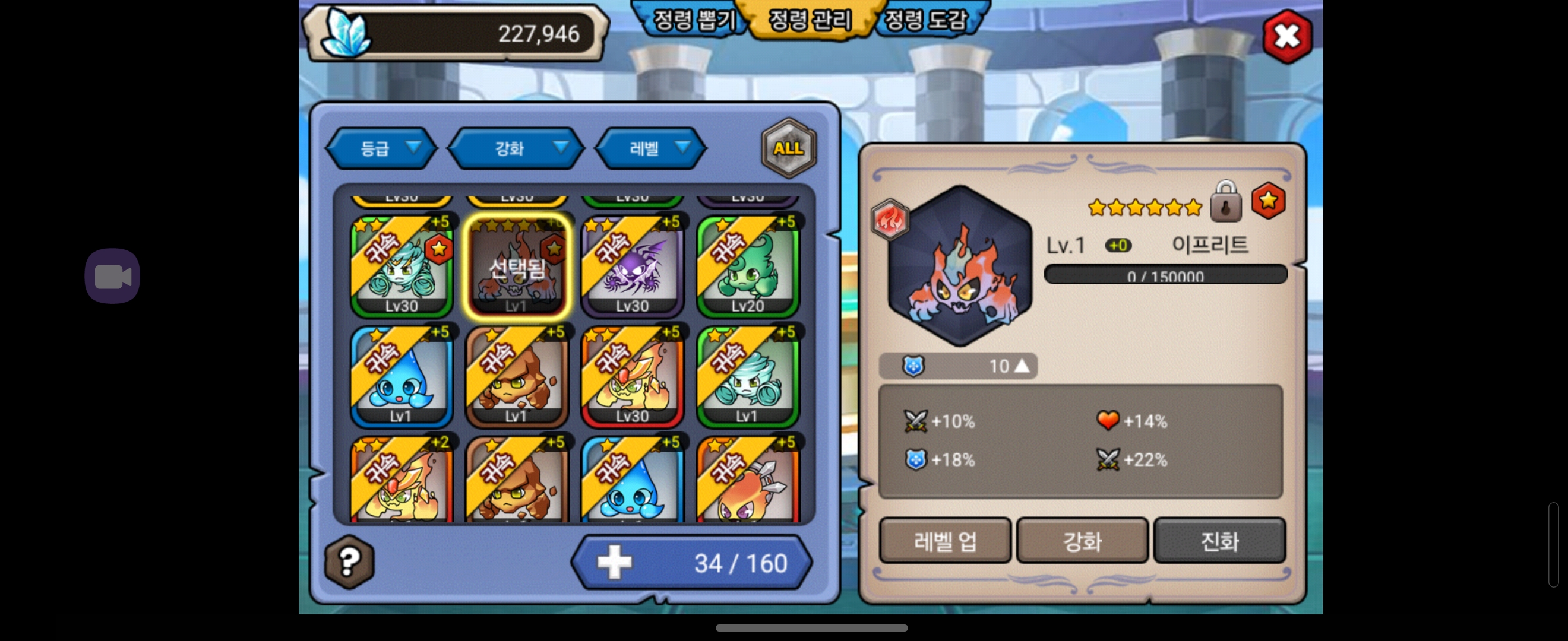Select the 정령 관리 tab
Screen dimensions: 1568x641
click(x=810, y=20)
